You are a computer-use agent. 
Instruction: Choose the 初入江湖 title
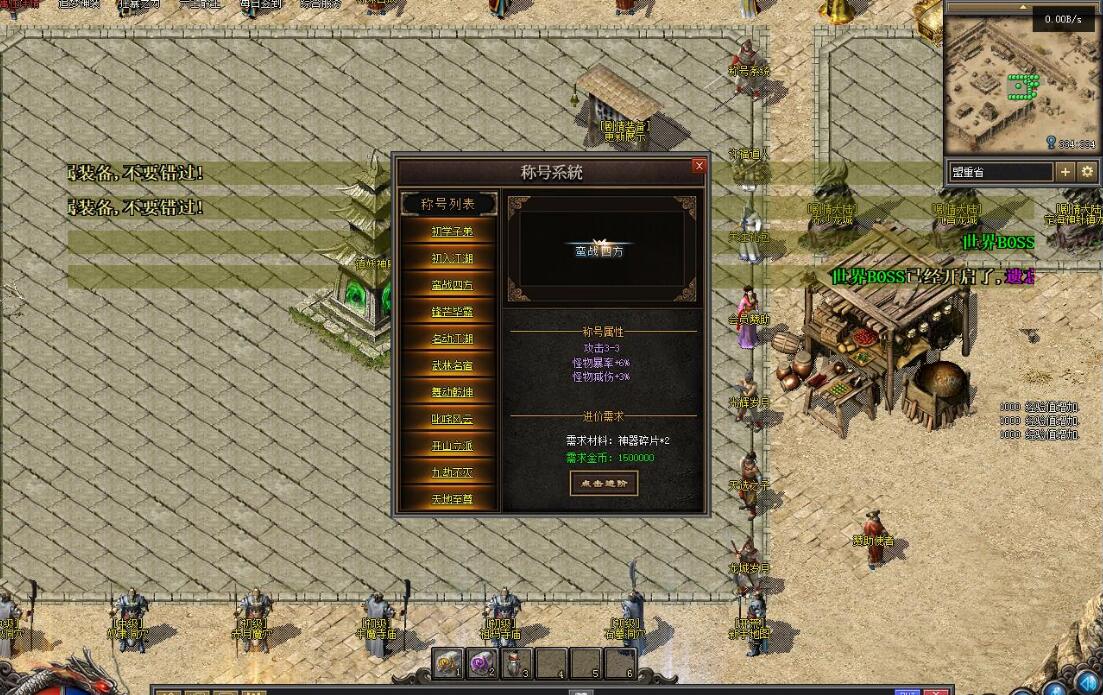coord(451,258)
